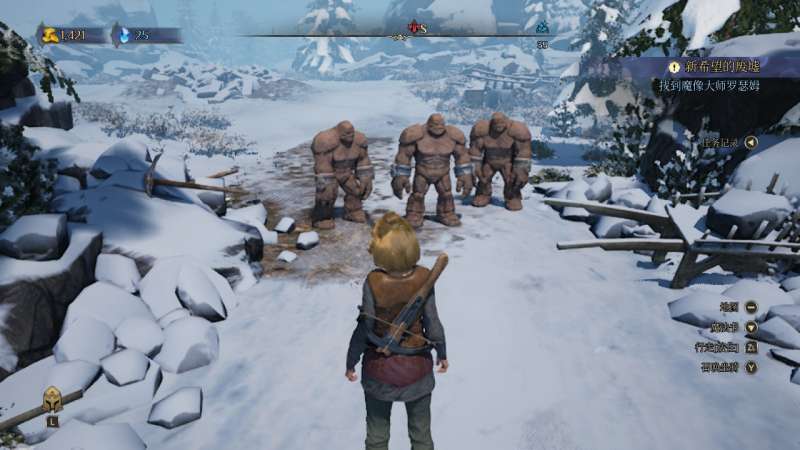Screen dimensions: 800x450
Task: Click the red marker on the compass bar
Action: coord(415,27)
